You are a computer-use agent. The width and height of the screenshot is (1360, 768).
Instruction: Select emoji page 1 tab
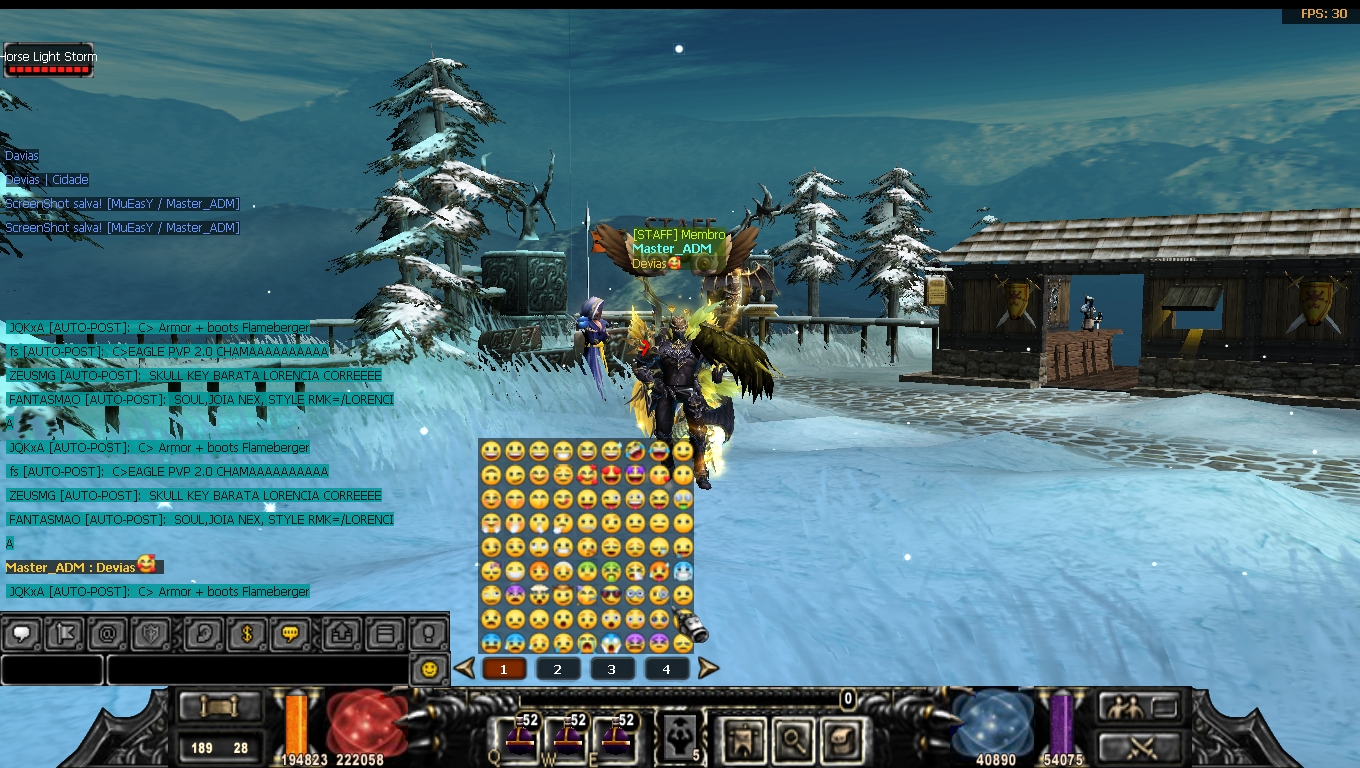504,669
